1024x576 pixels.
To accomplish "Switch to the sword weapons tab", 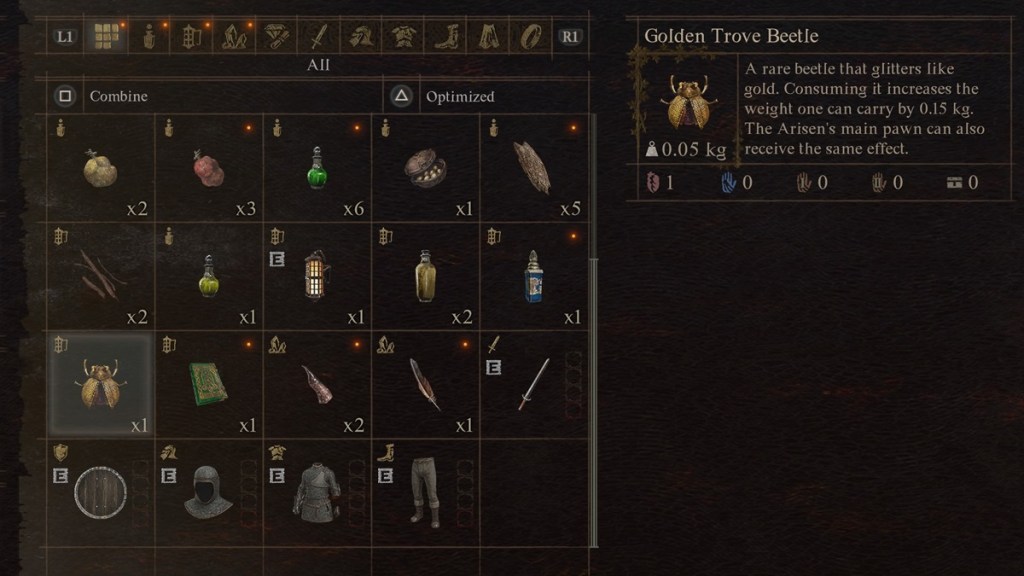I will click(x=319, y=37).
